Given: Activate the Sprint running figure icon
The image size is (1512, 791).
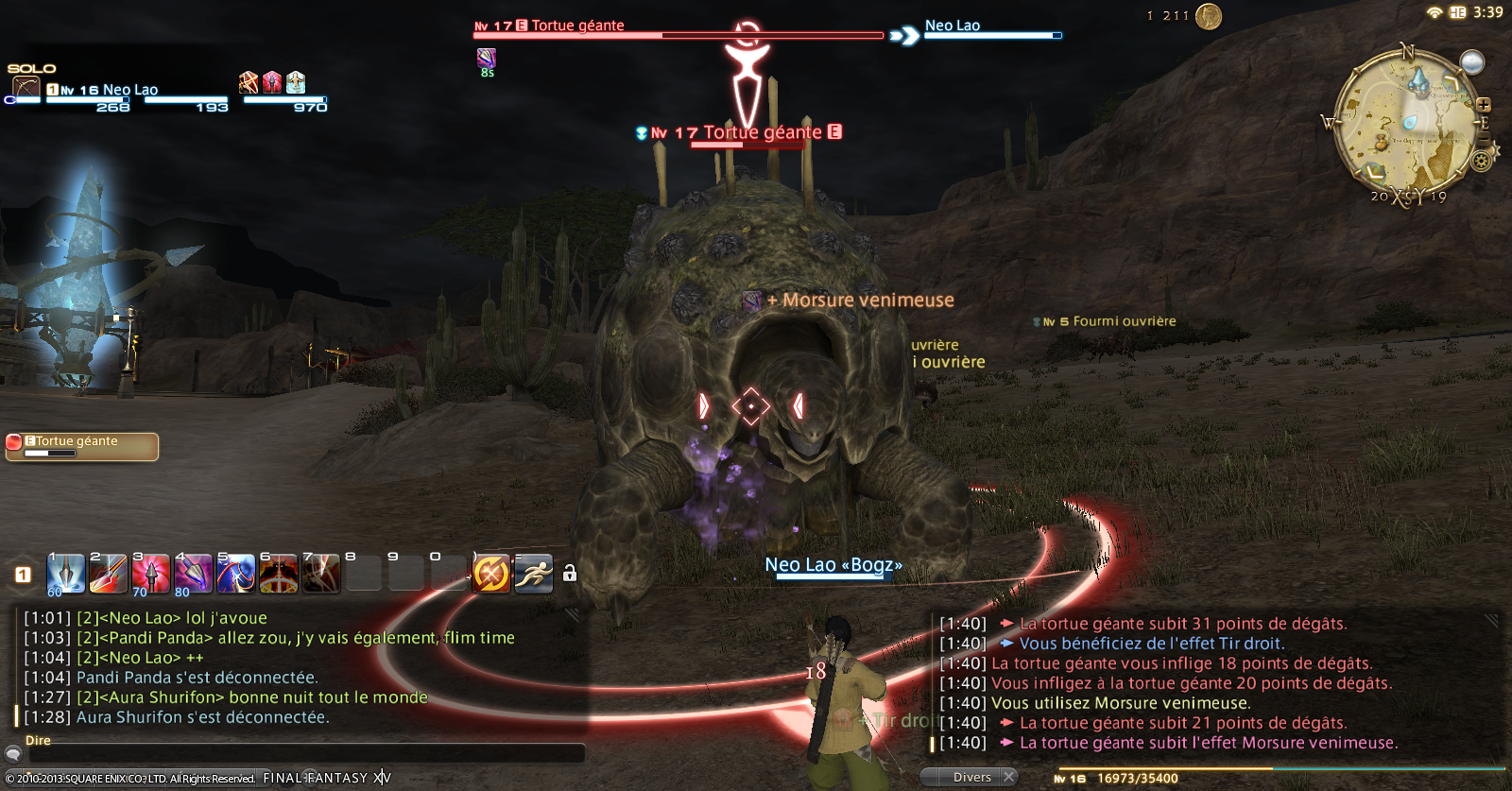Looking at the screenshot, I should coord(533,573).
